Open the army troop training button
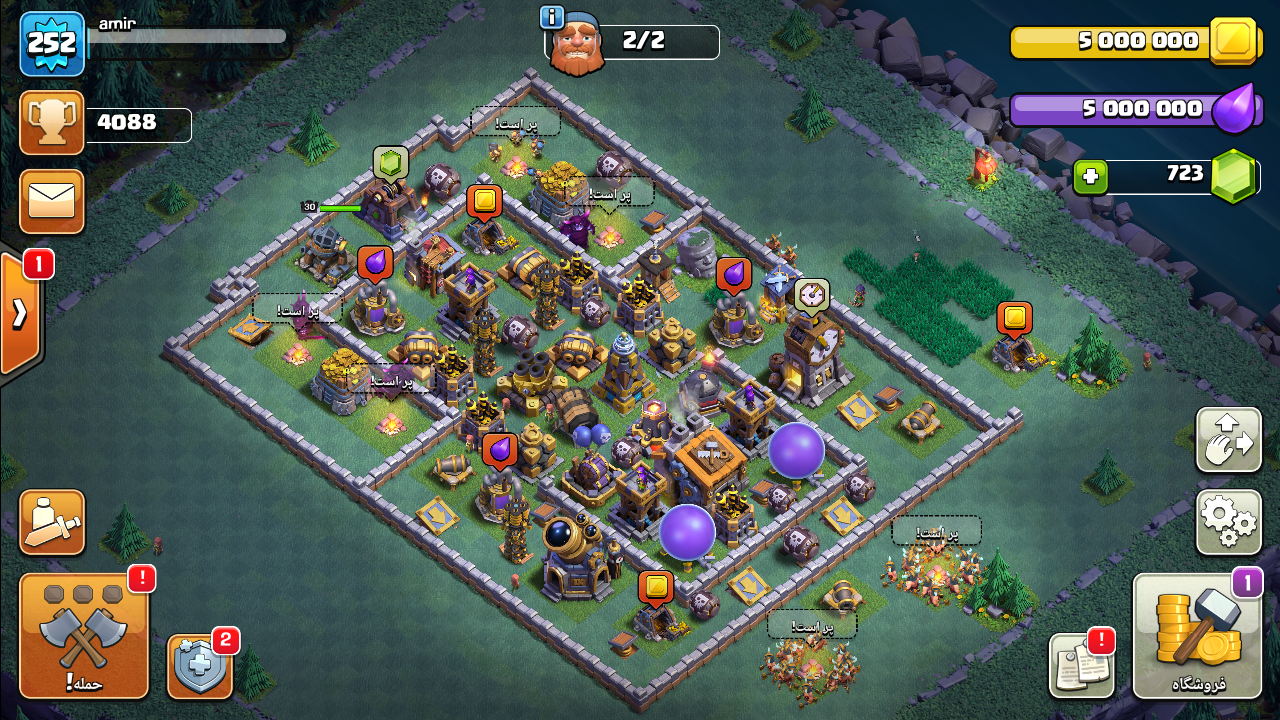The height and width of the screenshot is (720, 1280). [52, 522]
